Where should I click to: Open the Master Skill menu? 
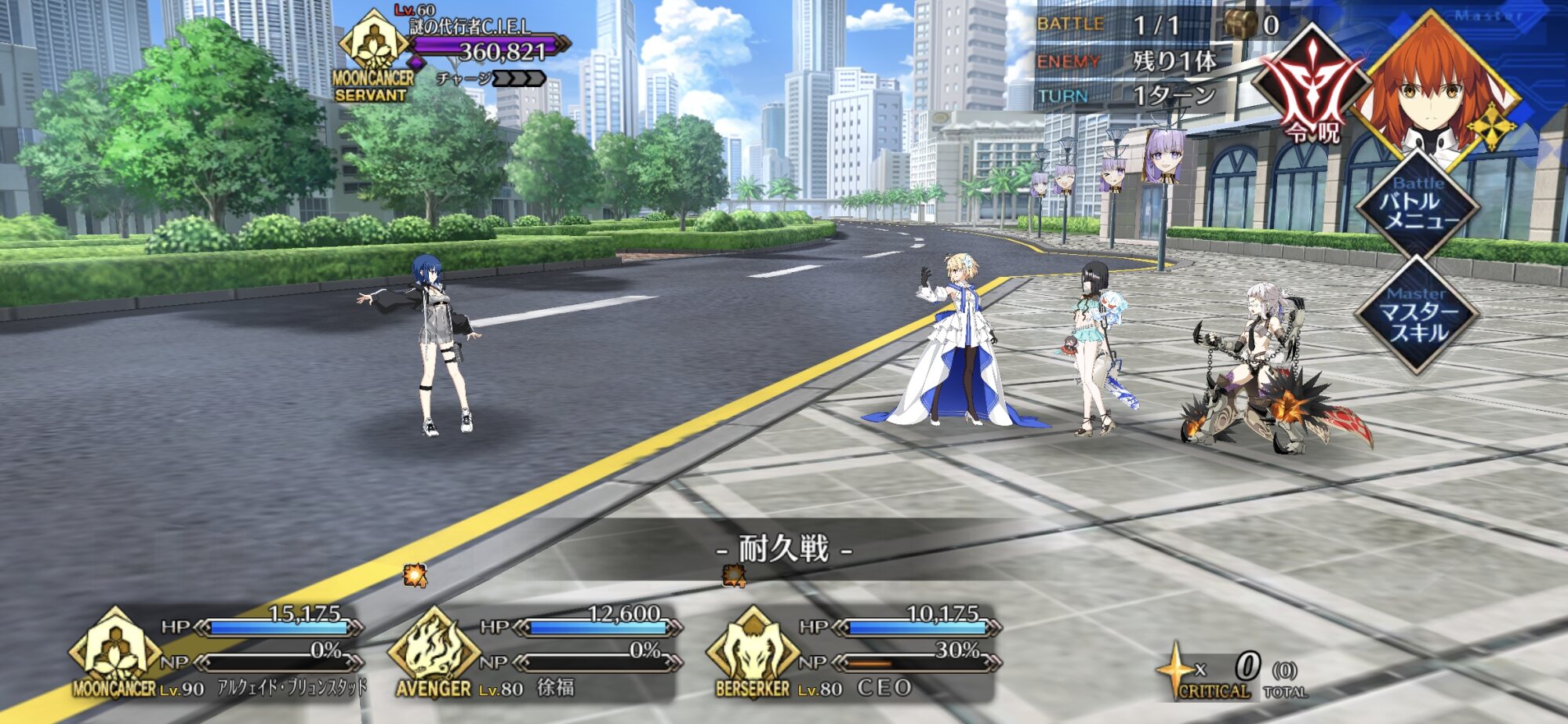pyautogui.click(x=1417, y=315)
